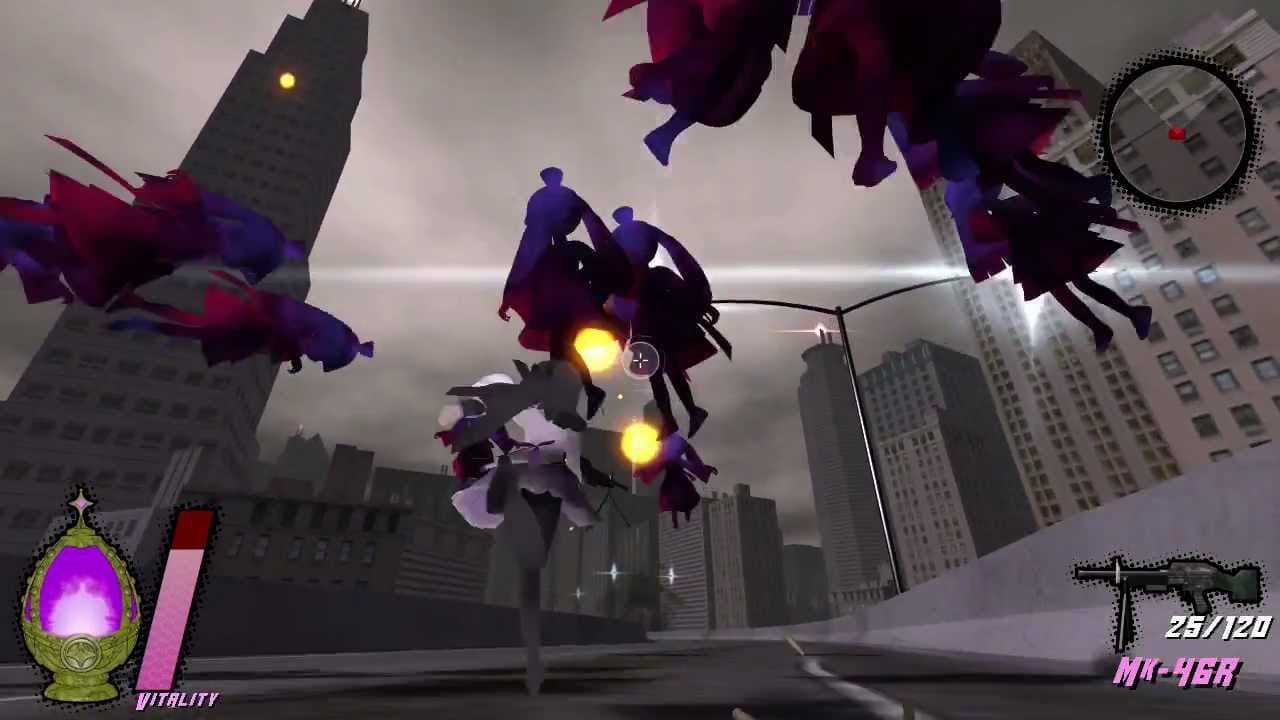The image size is (1280, 720).
Task: Click the red filled portion of Vitality
Action: click(193, 530)
